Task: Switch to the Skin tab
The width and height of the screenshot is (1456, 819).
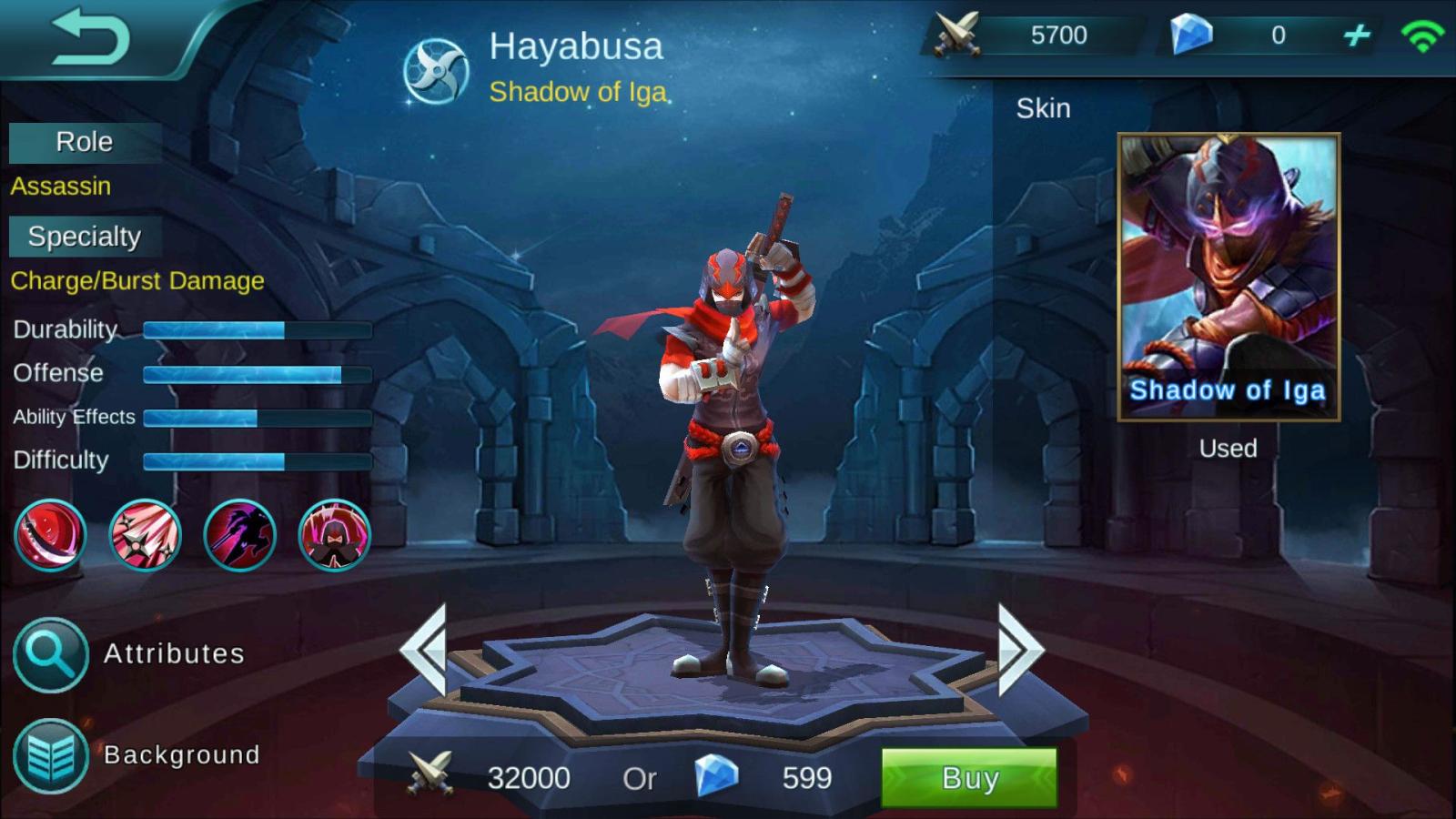Action: tap(1045, 108)
